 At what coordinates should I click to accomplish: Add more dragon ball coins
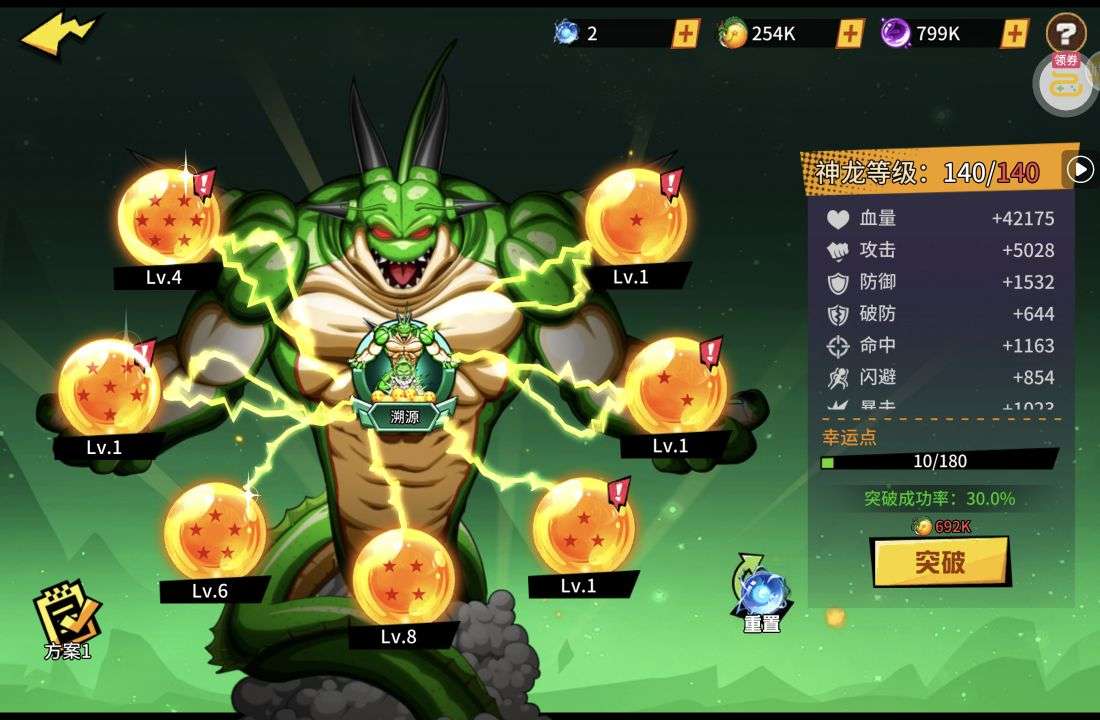tap(850, 33)
